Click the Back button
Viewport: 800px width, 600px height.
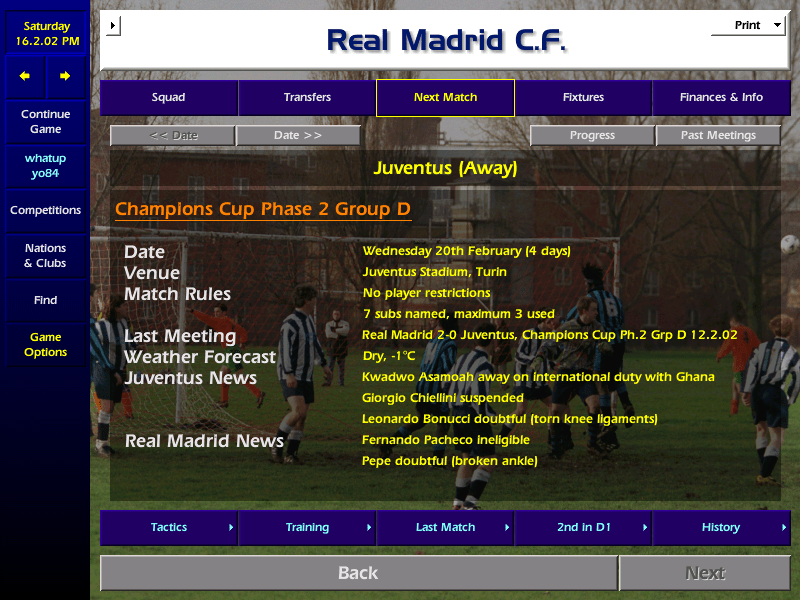coord(358,573)
